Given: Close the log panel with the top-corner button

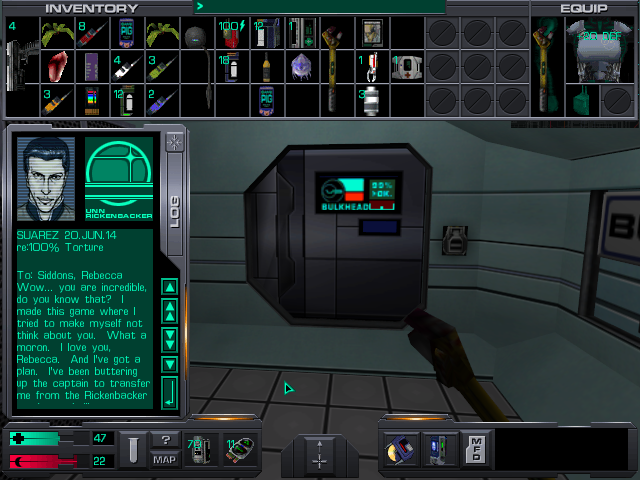Looking at the screenshot, I should coord(176,142).
